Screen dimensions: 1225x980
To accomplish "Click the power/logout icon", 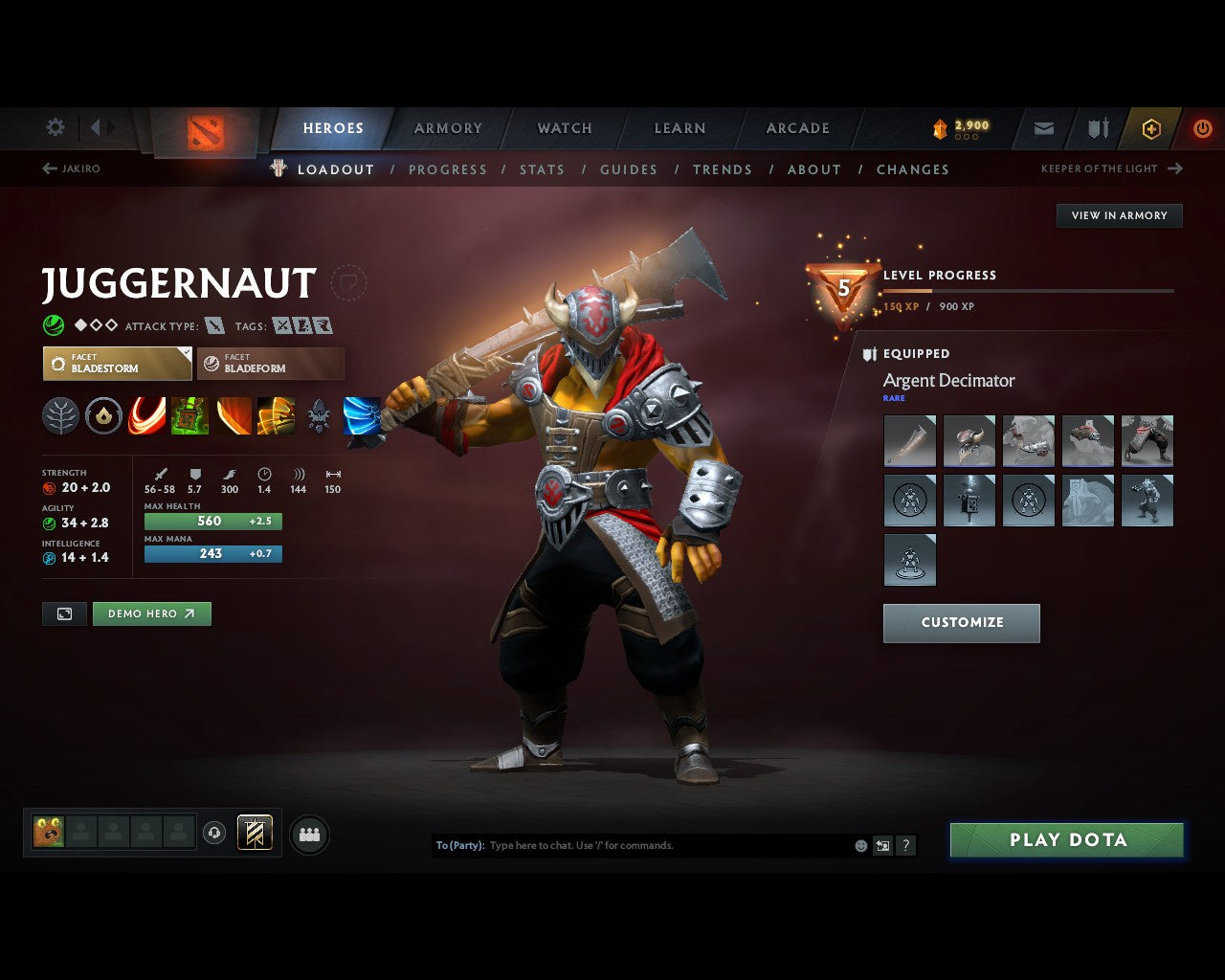I will [x=1203, y=128].
